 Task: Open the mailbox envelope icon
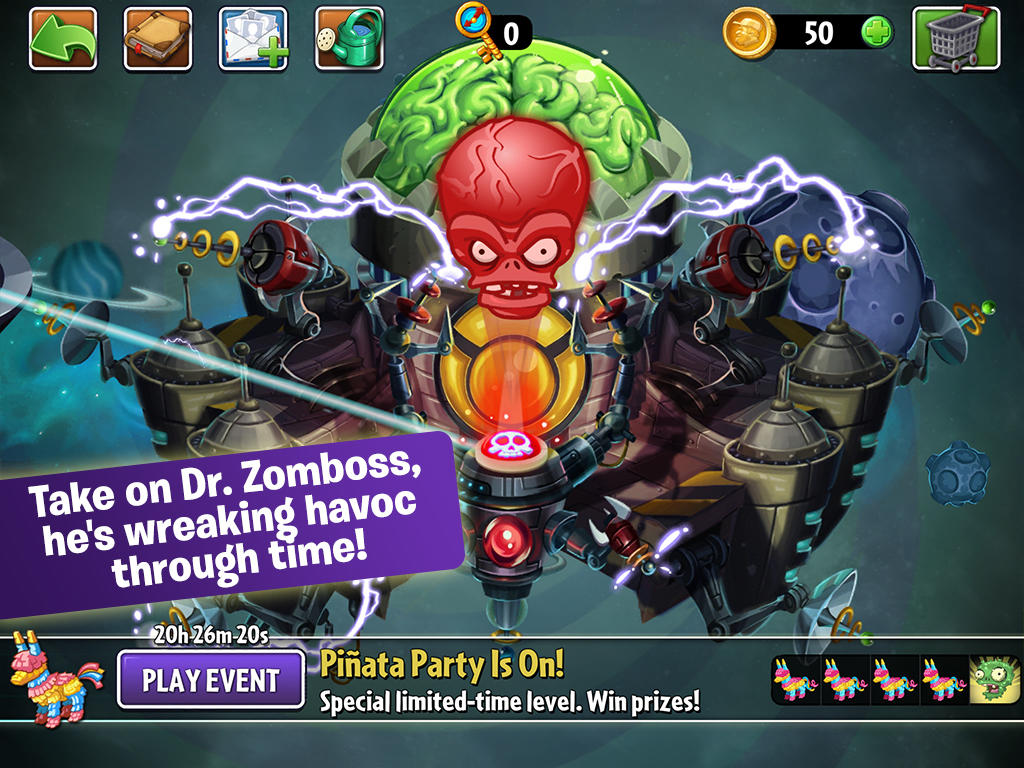253,39
